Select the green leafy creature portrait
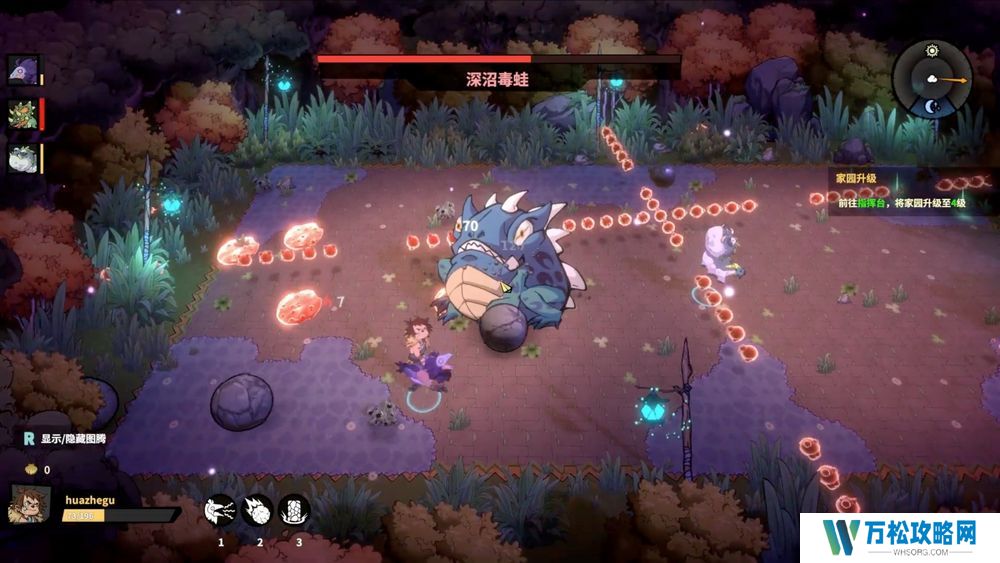Image resolution: width=1000 pixels, height=563 pixels. coord(22,114)
